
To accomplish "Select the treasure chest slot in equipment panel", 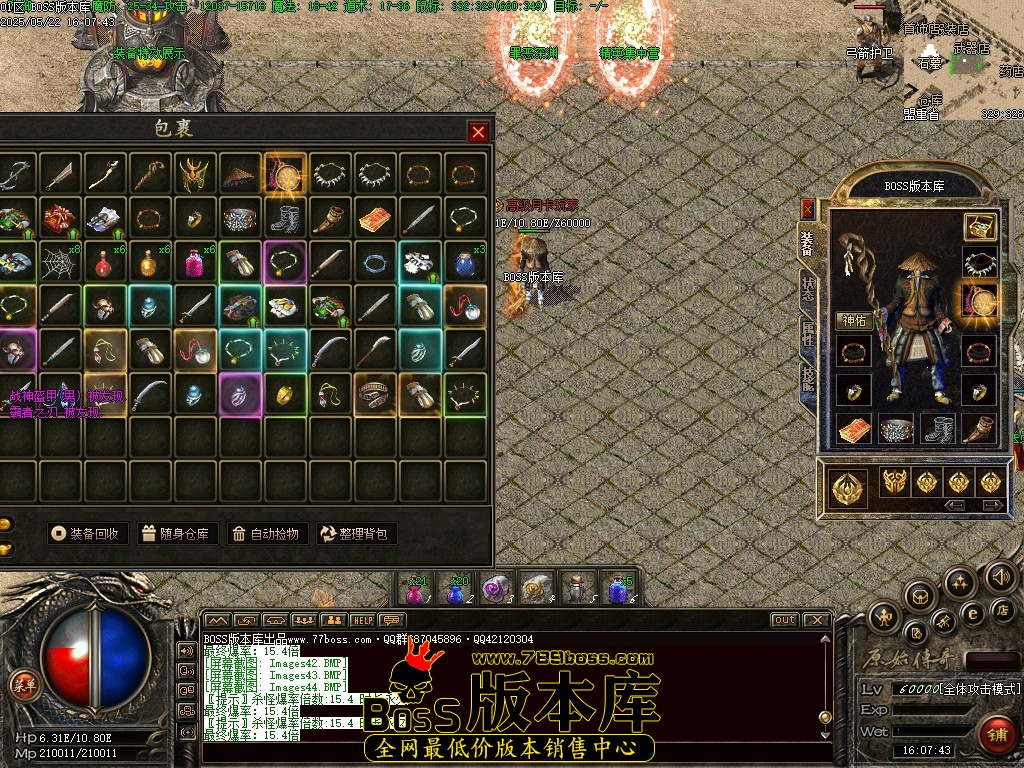I will (x=980, y=227).
